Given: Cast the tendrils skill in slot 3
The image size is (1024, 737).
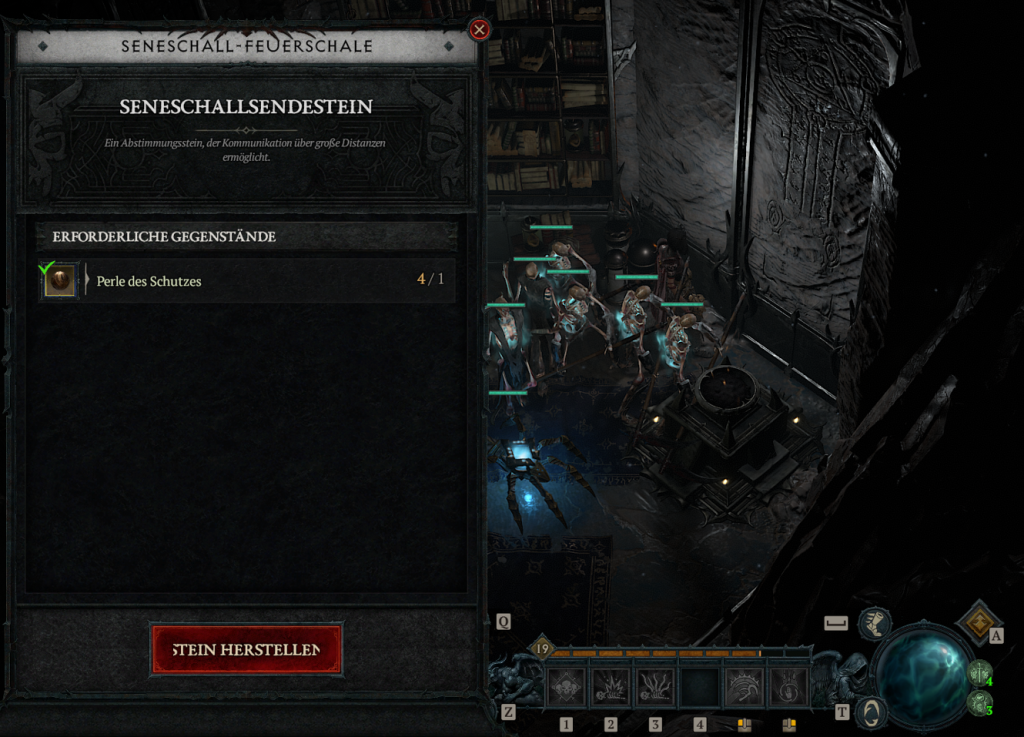Looking at the screenshot, I should tap(655, 687).
